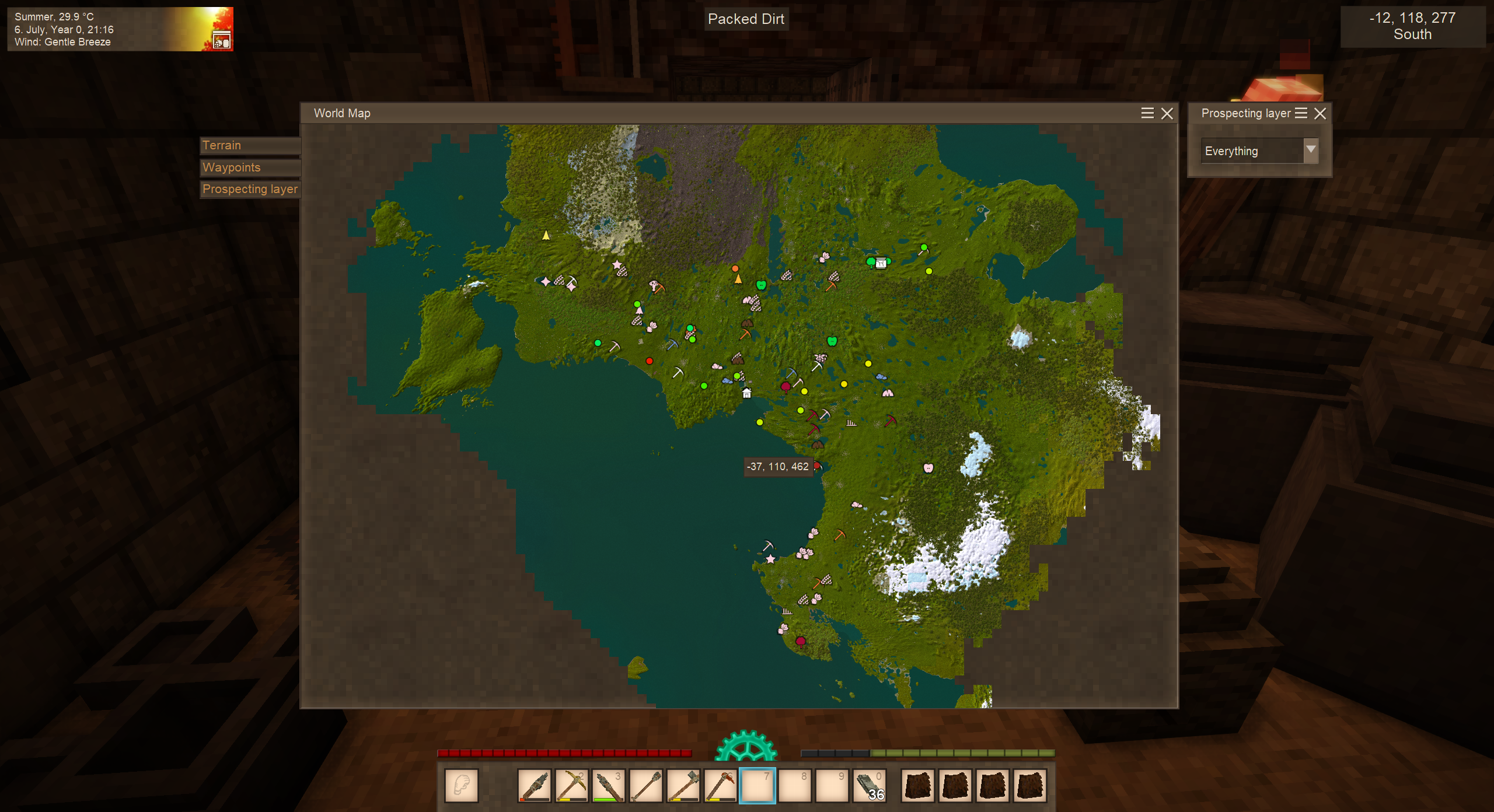Viewport: 1494px width, 812px height.
Task: Select the stack of 36 items
Action: 870,785
